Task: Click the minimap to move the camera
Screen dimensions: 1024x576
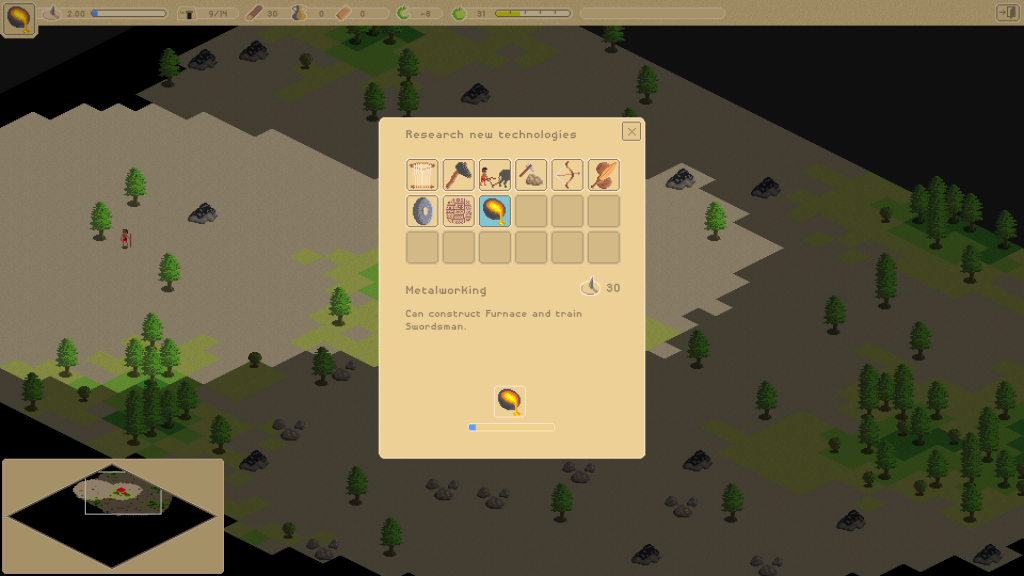Action: [113, 516]
